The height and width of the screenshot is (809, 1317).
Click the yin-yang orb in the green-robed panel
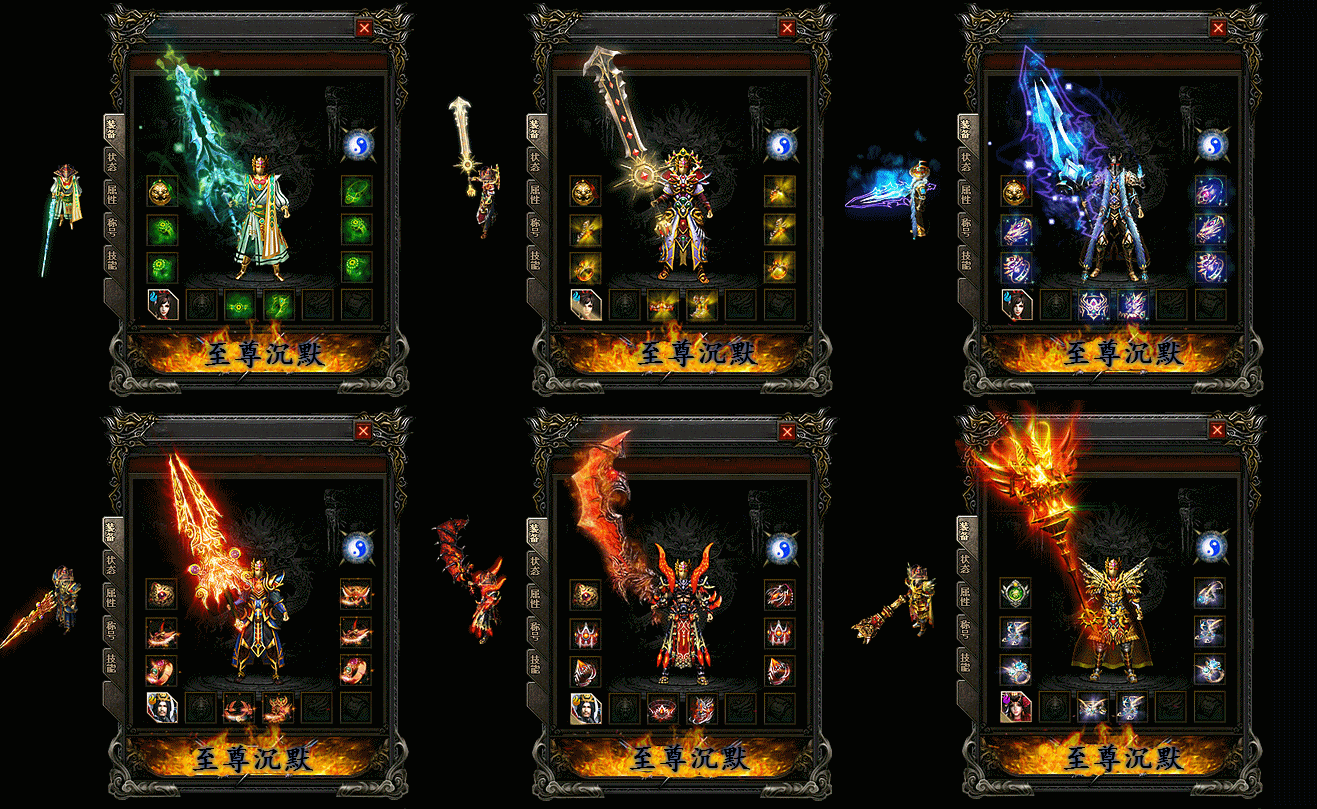(x=356, y=146)
